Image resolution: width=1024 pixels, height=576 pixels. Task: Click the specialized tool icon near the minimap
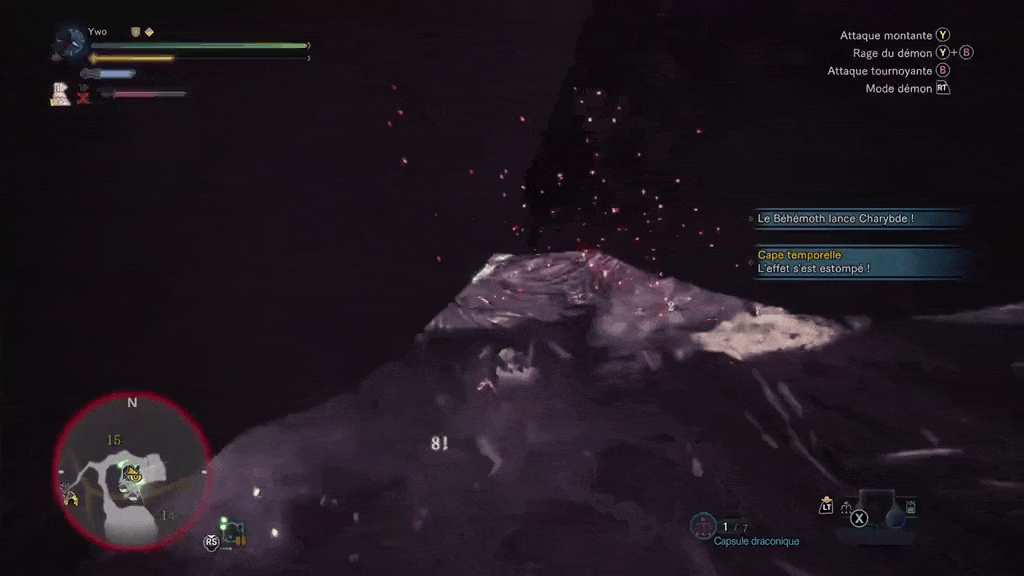click(233, 535)
